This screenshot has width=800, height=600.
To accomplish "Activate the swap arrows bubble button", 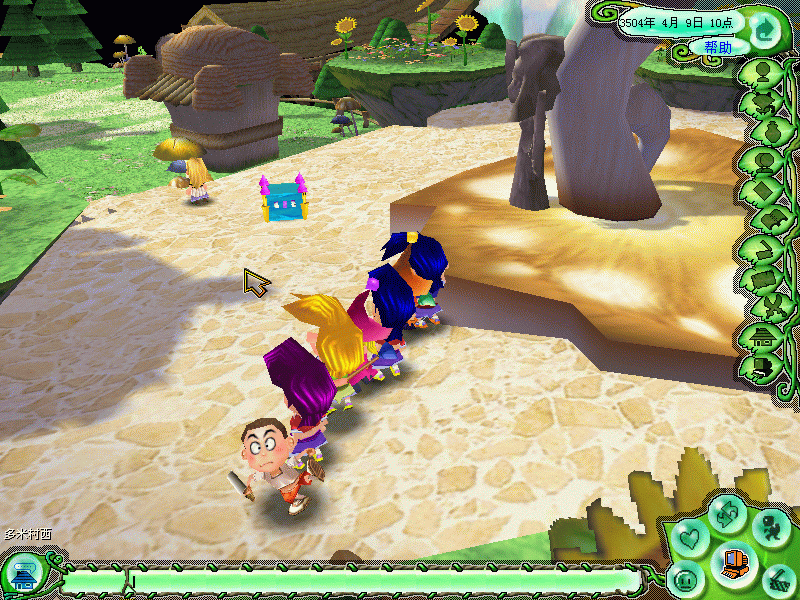I will [727, 513].
